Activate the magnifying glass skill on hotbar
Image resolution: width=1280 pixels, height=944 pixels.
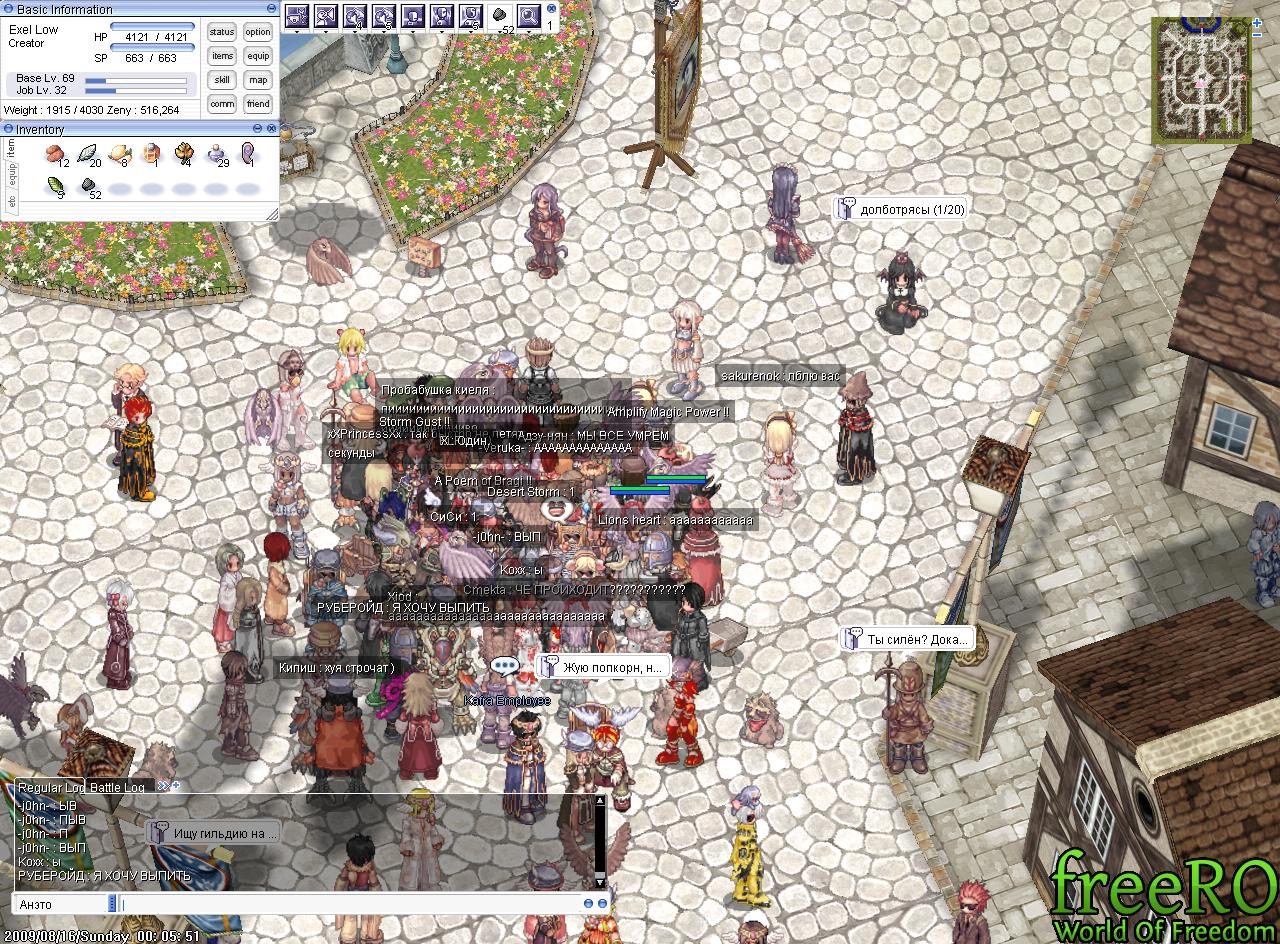click(528, 16)
